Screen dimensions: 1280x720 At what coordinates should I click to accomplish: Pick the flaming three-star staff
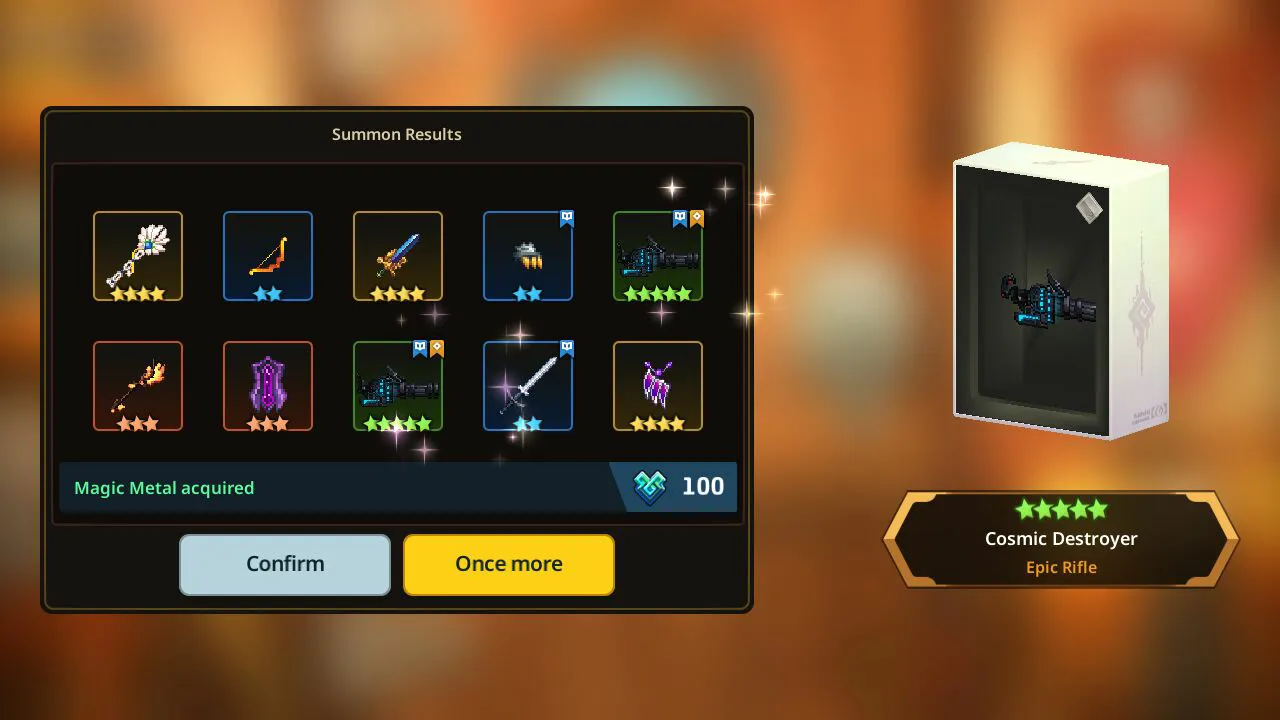click(138, 386)
